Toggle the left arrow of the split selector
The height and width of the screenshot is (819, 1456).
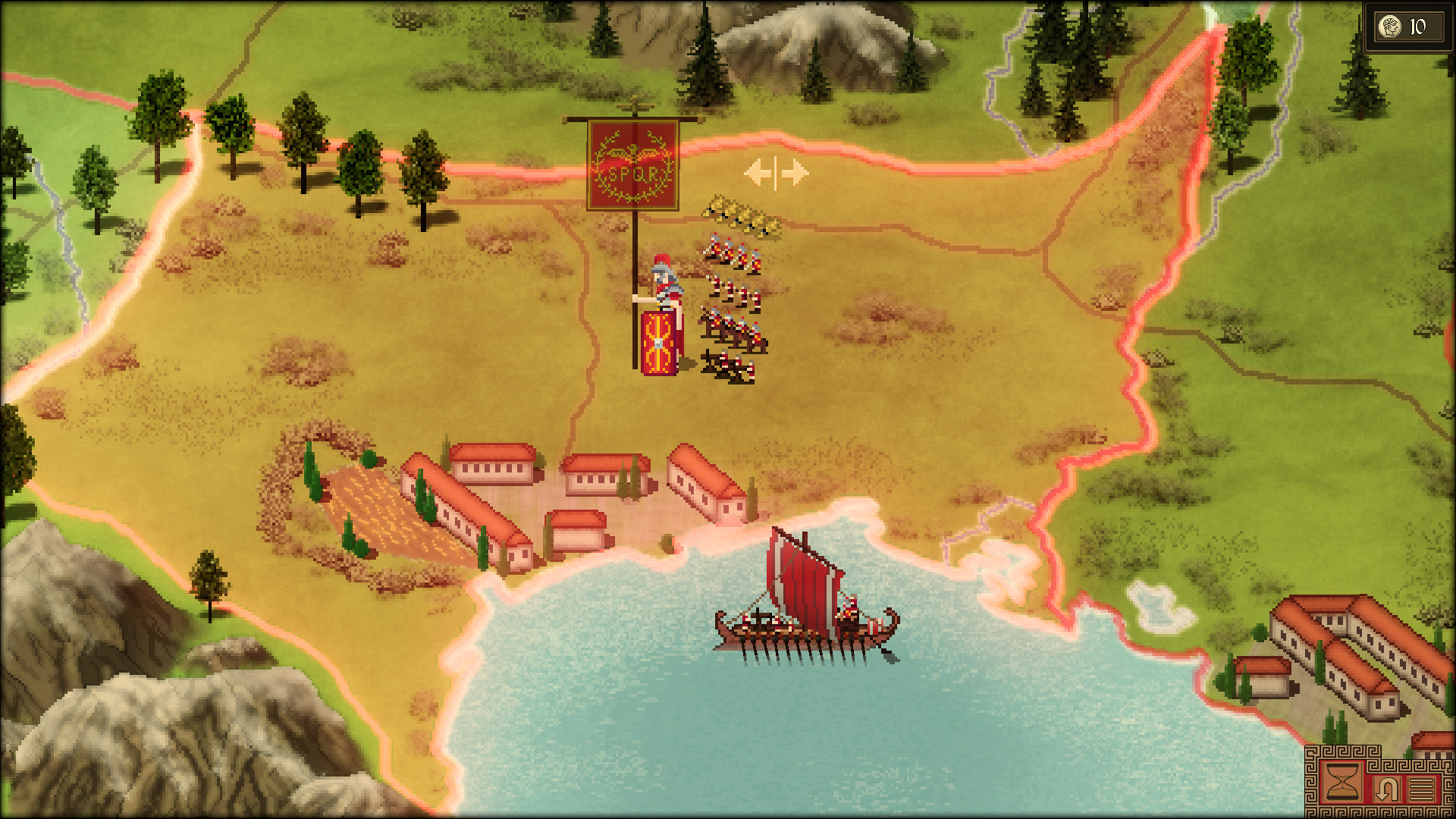(758, 174)
